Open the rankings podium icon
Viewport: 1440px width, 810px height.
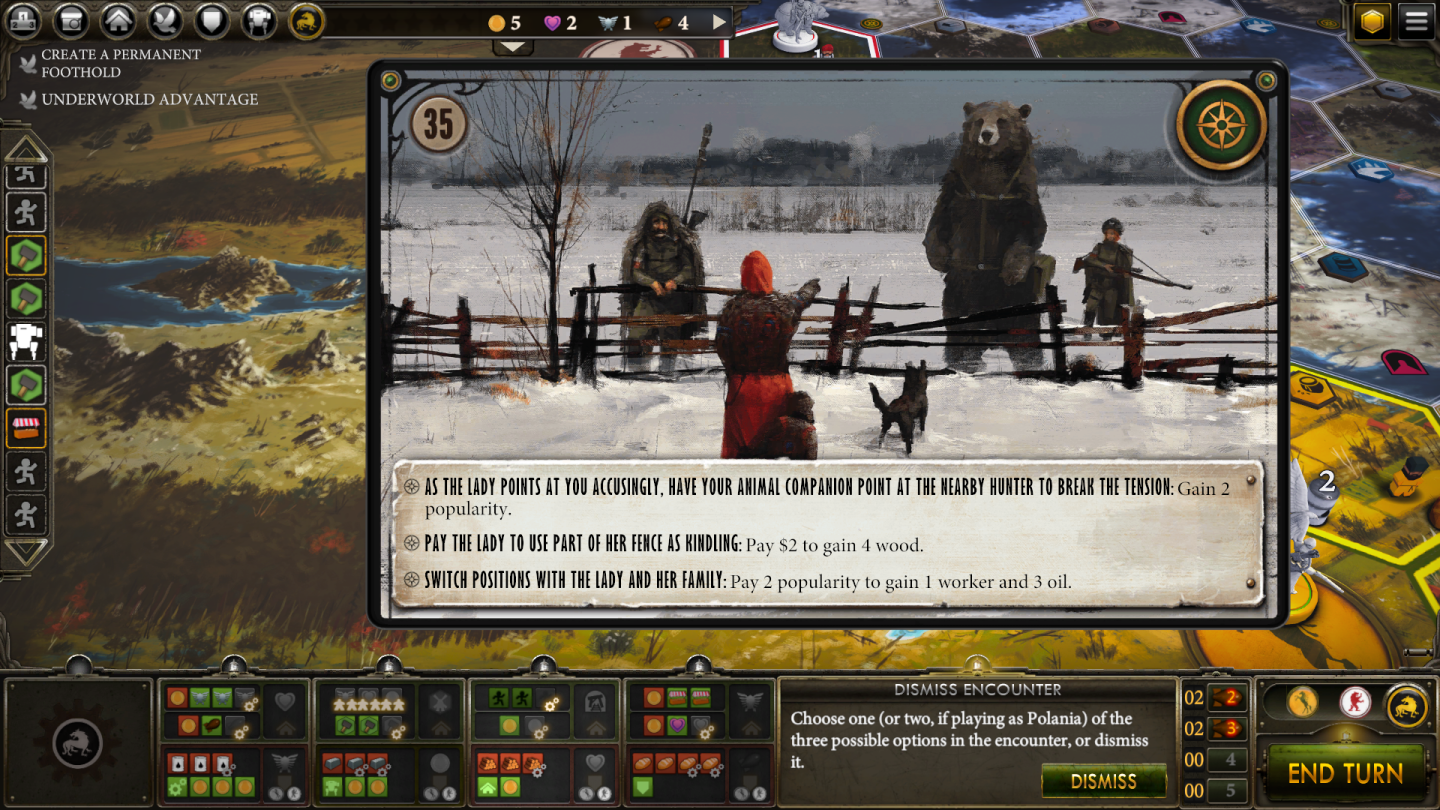click(x=22, y=21)
